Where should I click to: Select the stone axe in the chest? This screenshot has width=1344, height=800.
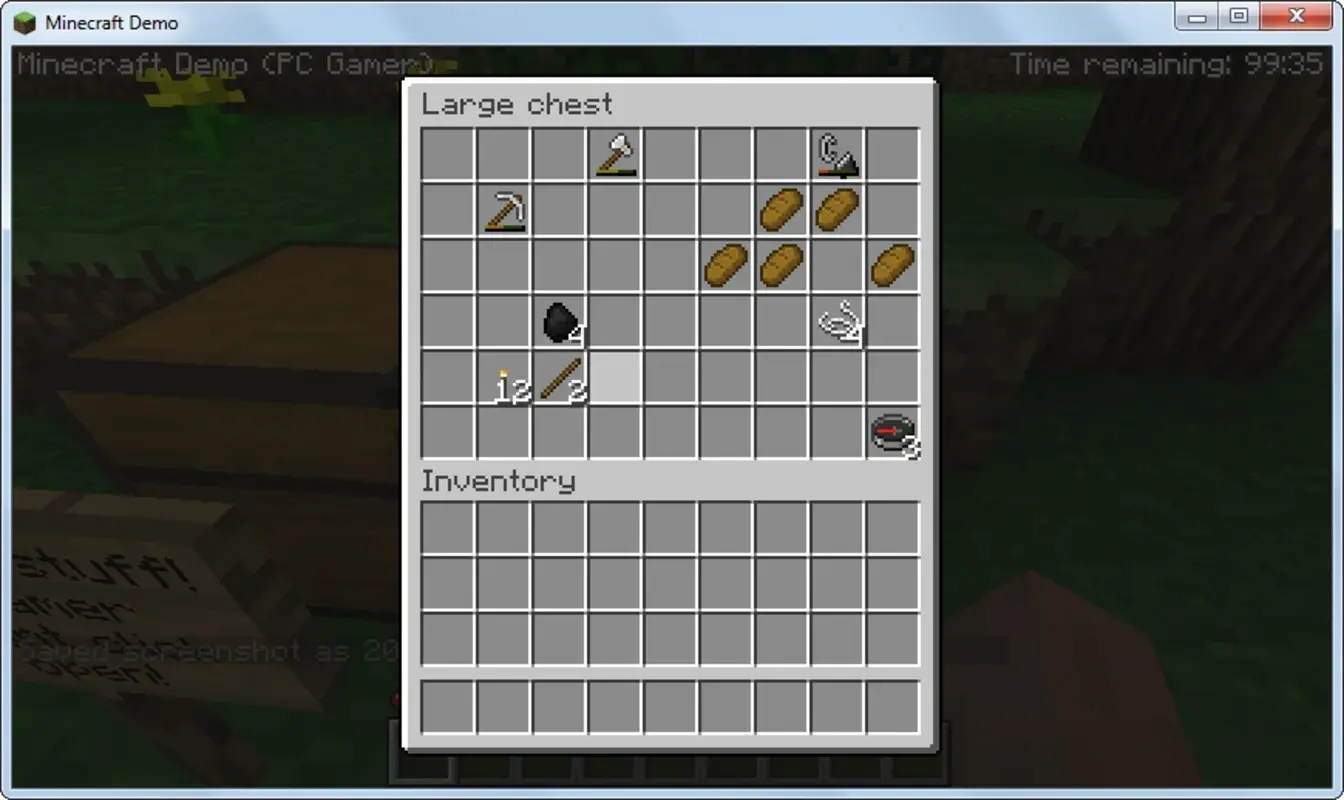point(613,154)
